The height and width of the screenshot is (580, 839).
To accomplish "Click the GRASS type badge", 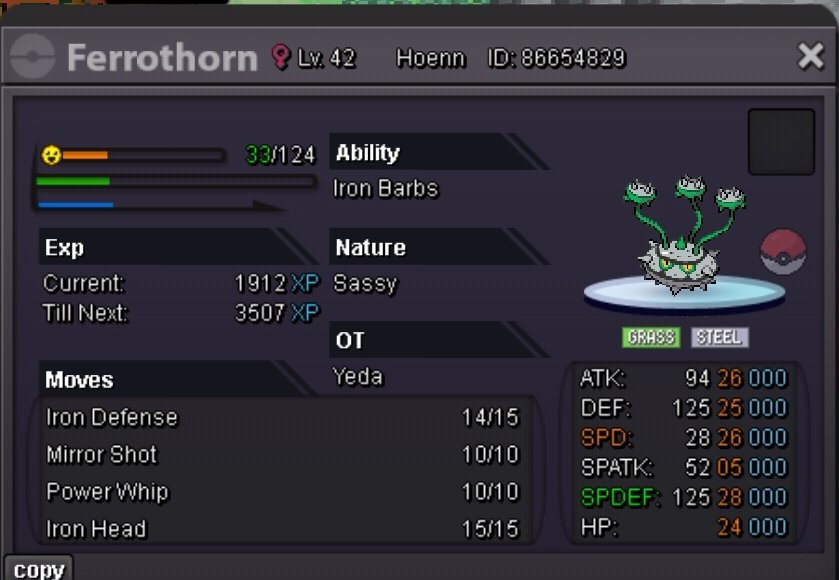I will point(651,337).
